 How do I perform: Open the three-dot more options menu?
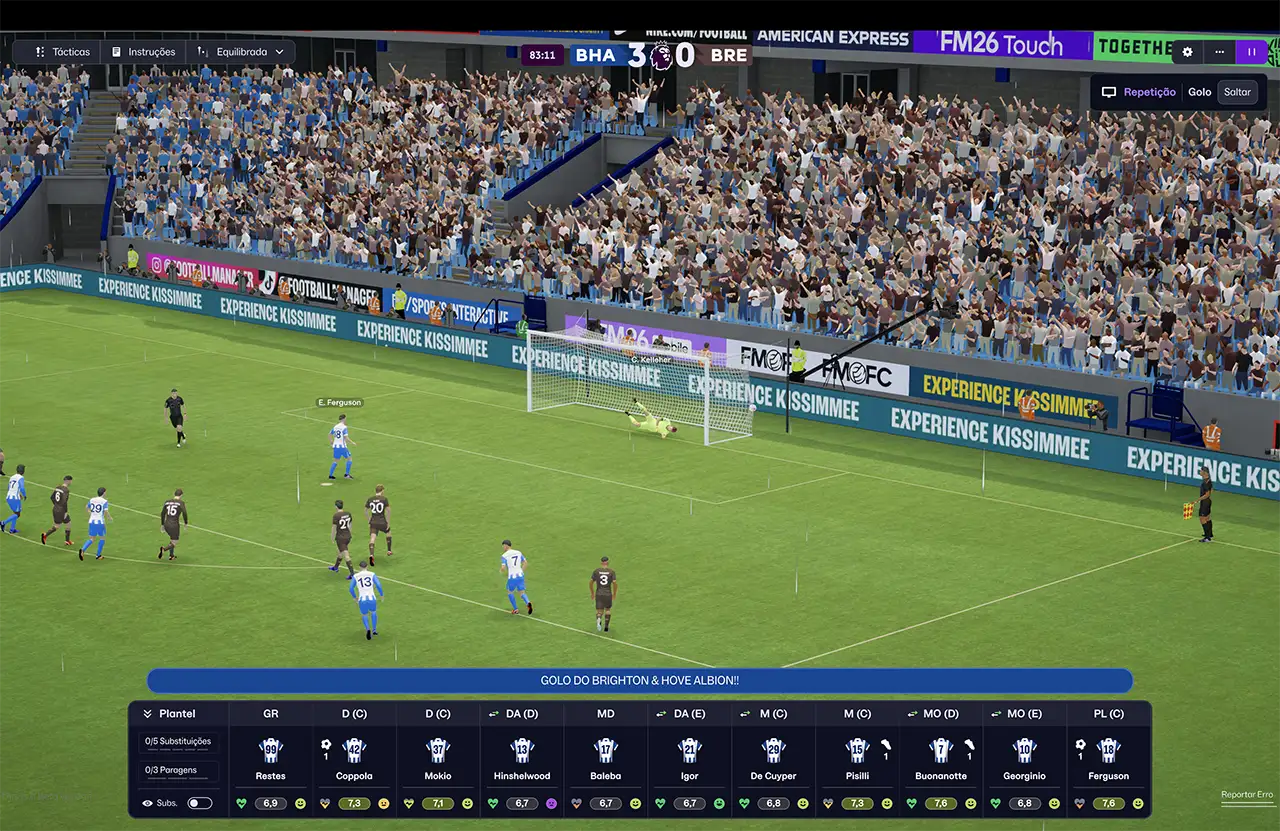pos(1219,53)
